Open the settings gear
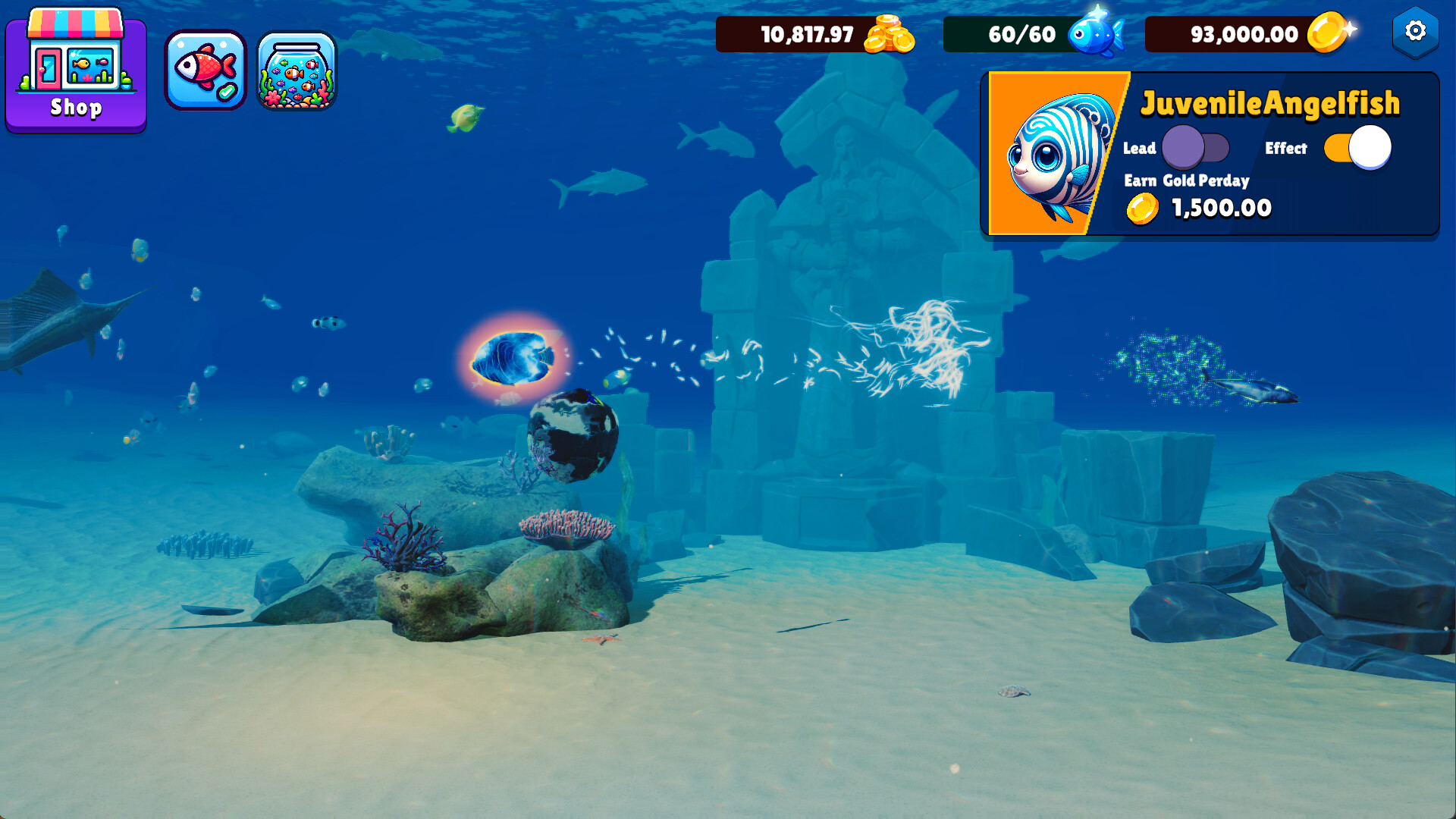 coord(1415,32)
